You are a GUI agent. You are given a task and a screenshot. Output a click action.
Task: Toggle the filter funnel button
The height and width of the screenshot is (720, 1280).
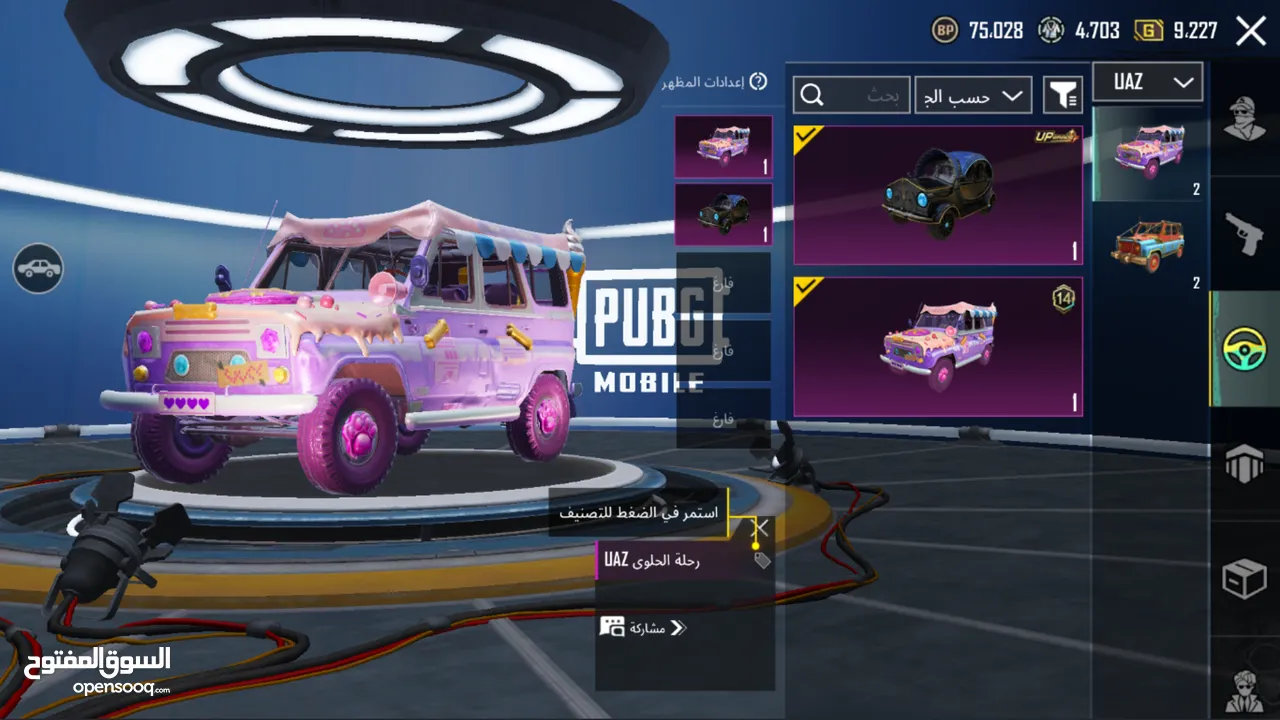(1063, 95)
